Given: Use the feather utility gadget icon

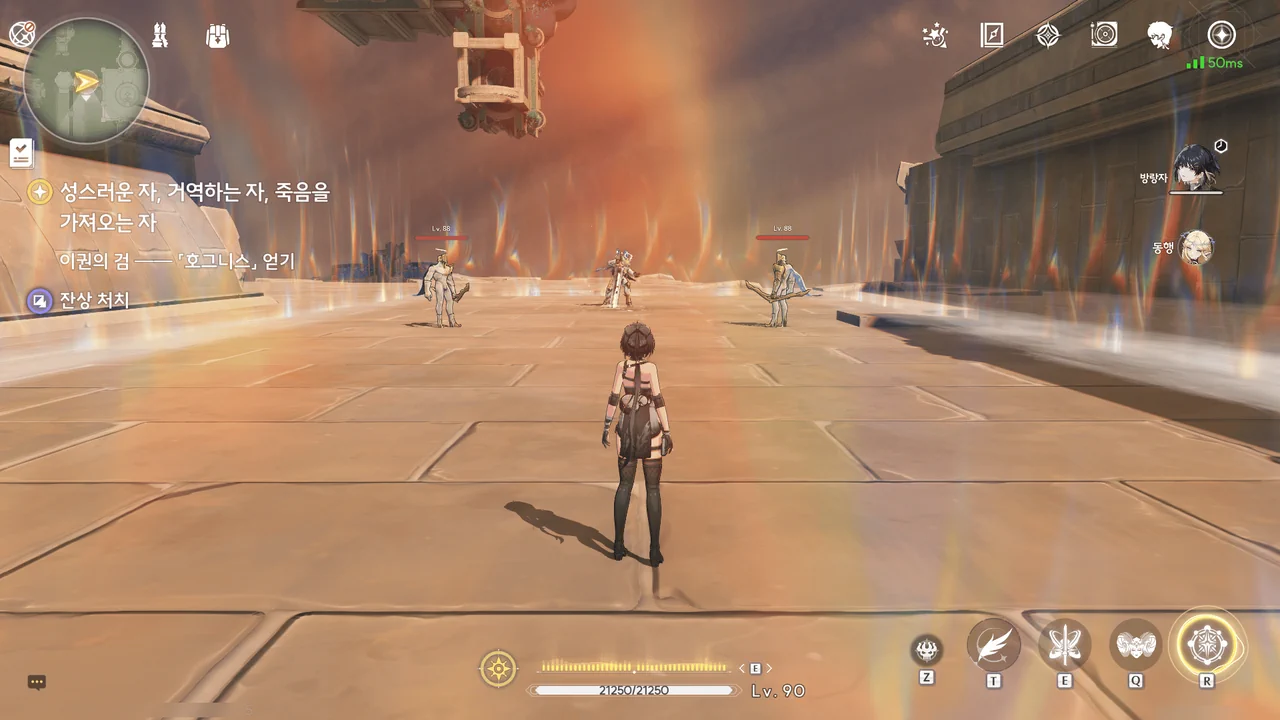Looking at the screenshot, I should 993,645.
